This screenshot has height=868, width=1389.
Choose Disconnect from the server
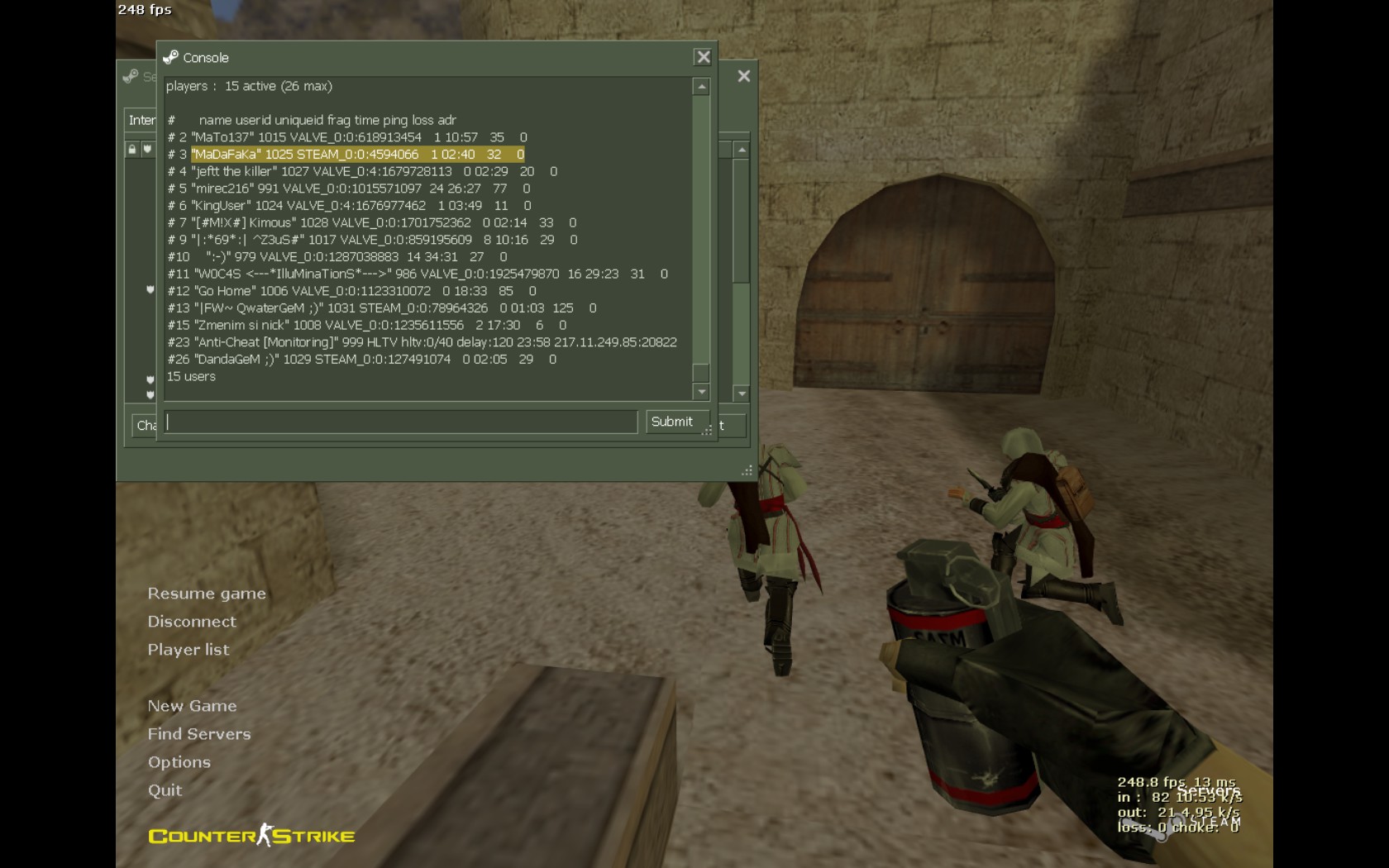(192, 622)
